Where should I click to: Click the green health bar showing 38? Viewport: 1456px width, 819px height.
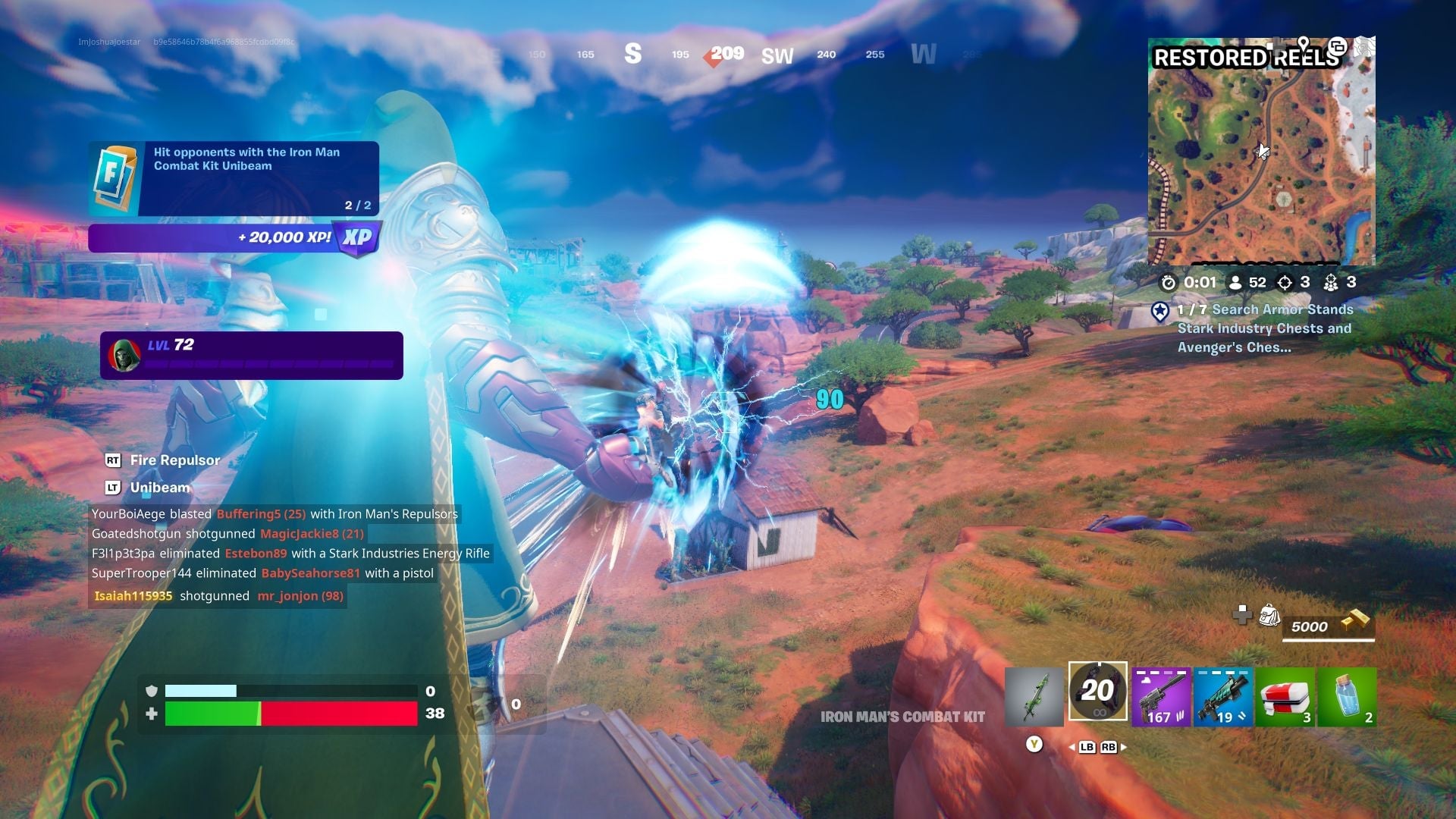(x=212, y=713)
